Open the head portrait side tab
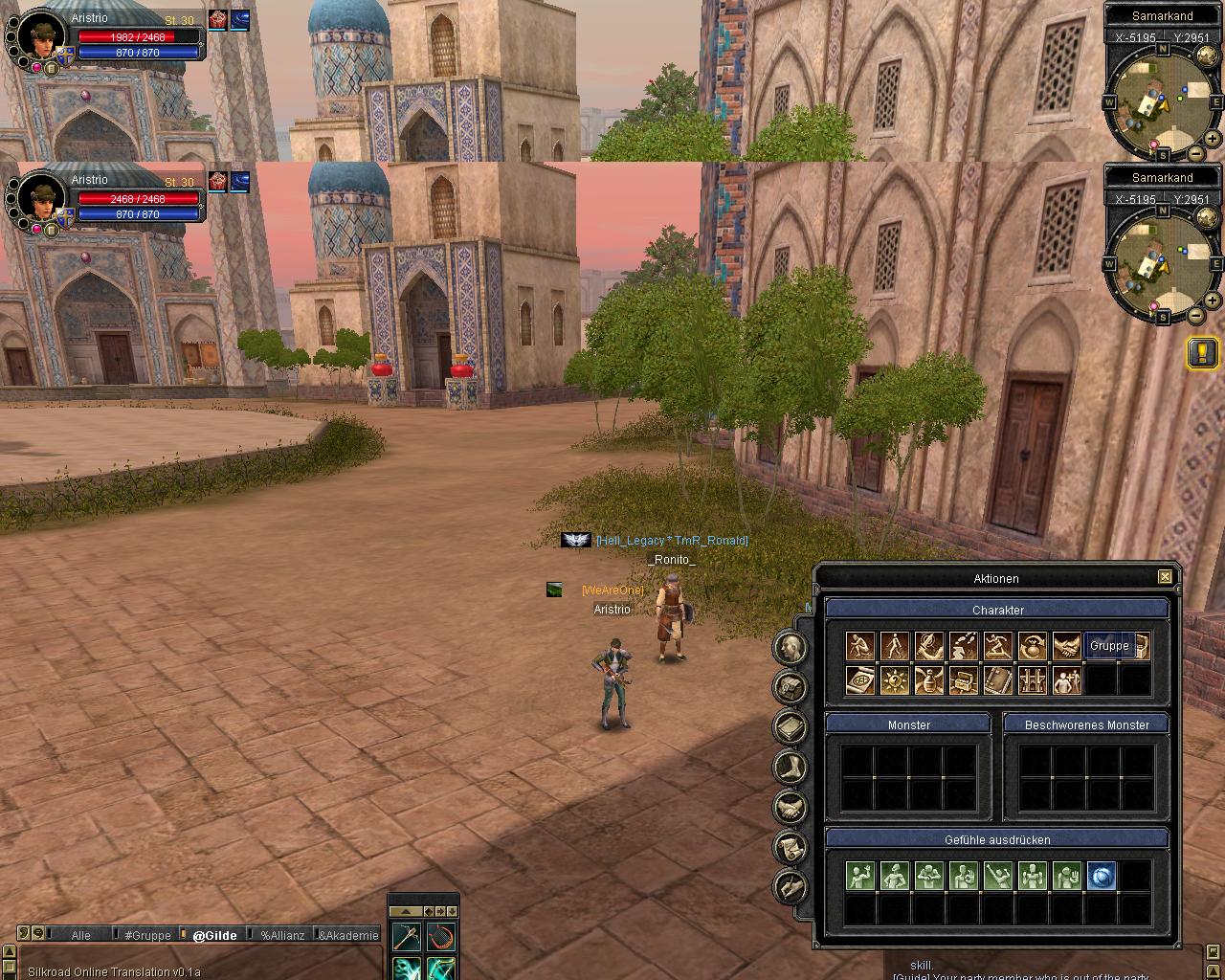 (x=791, y=648)
